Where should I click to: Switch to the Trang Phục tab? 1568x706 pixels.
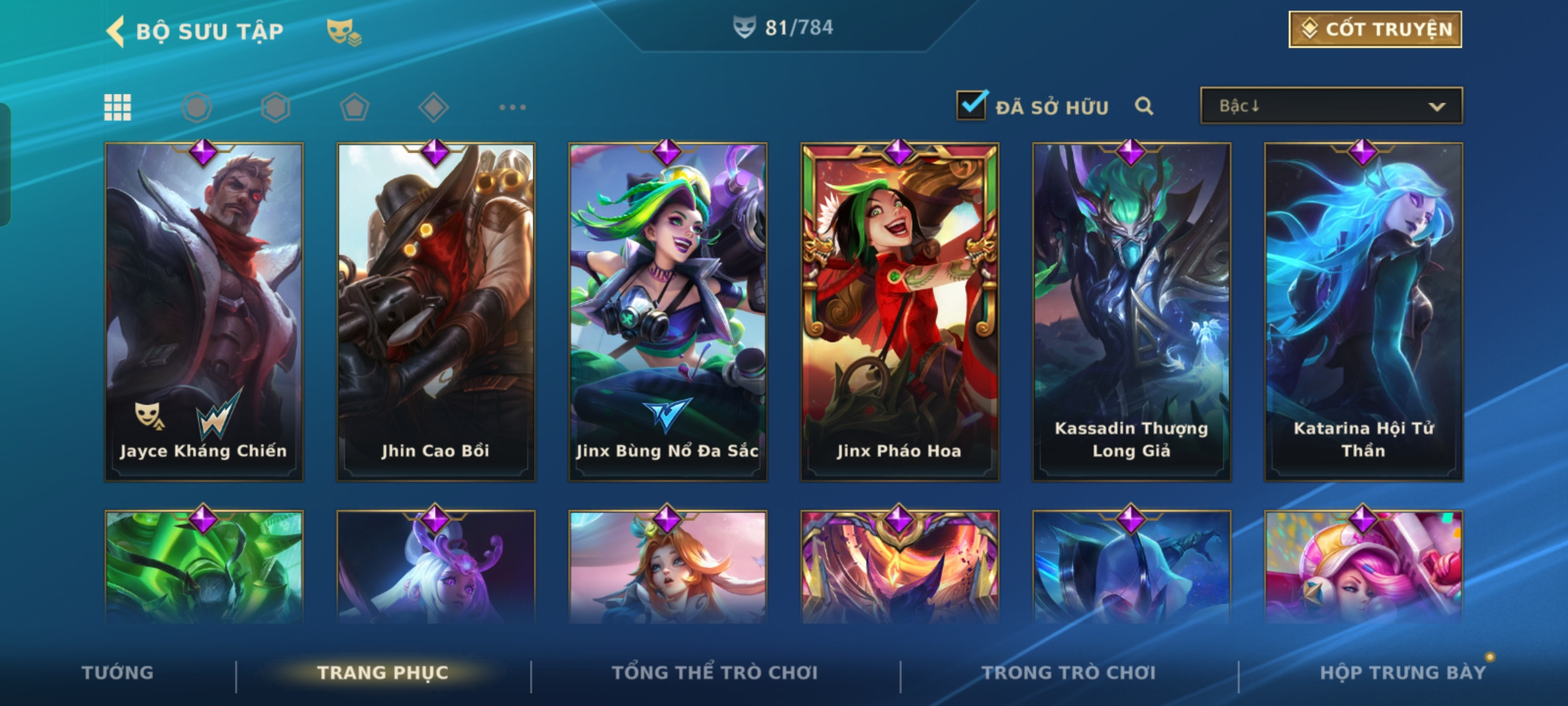point(383,673)
